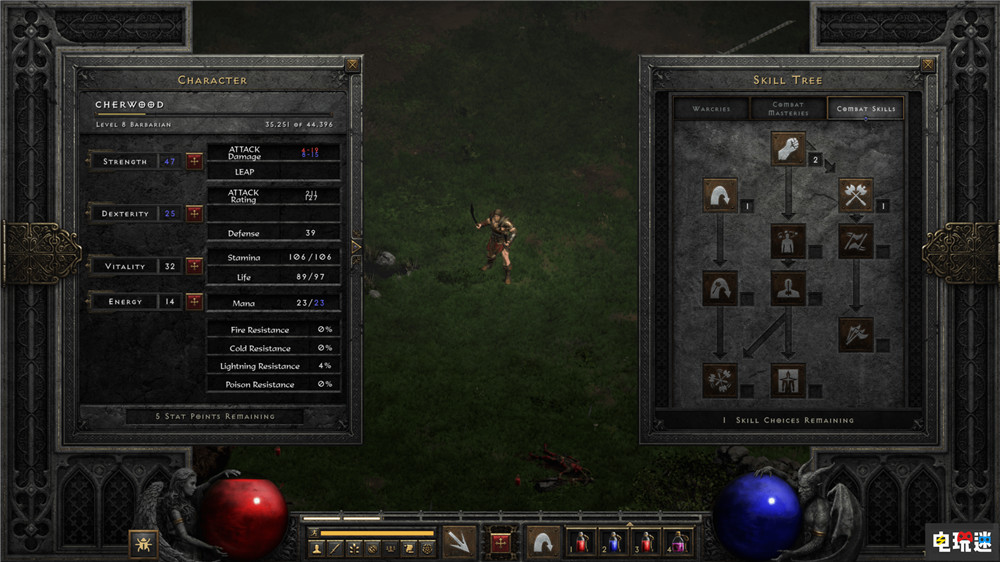The height and width of the screenshot is (562, 1000).
Task: Spend a stat point on Vitality
Action: [194, 266]
